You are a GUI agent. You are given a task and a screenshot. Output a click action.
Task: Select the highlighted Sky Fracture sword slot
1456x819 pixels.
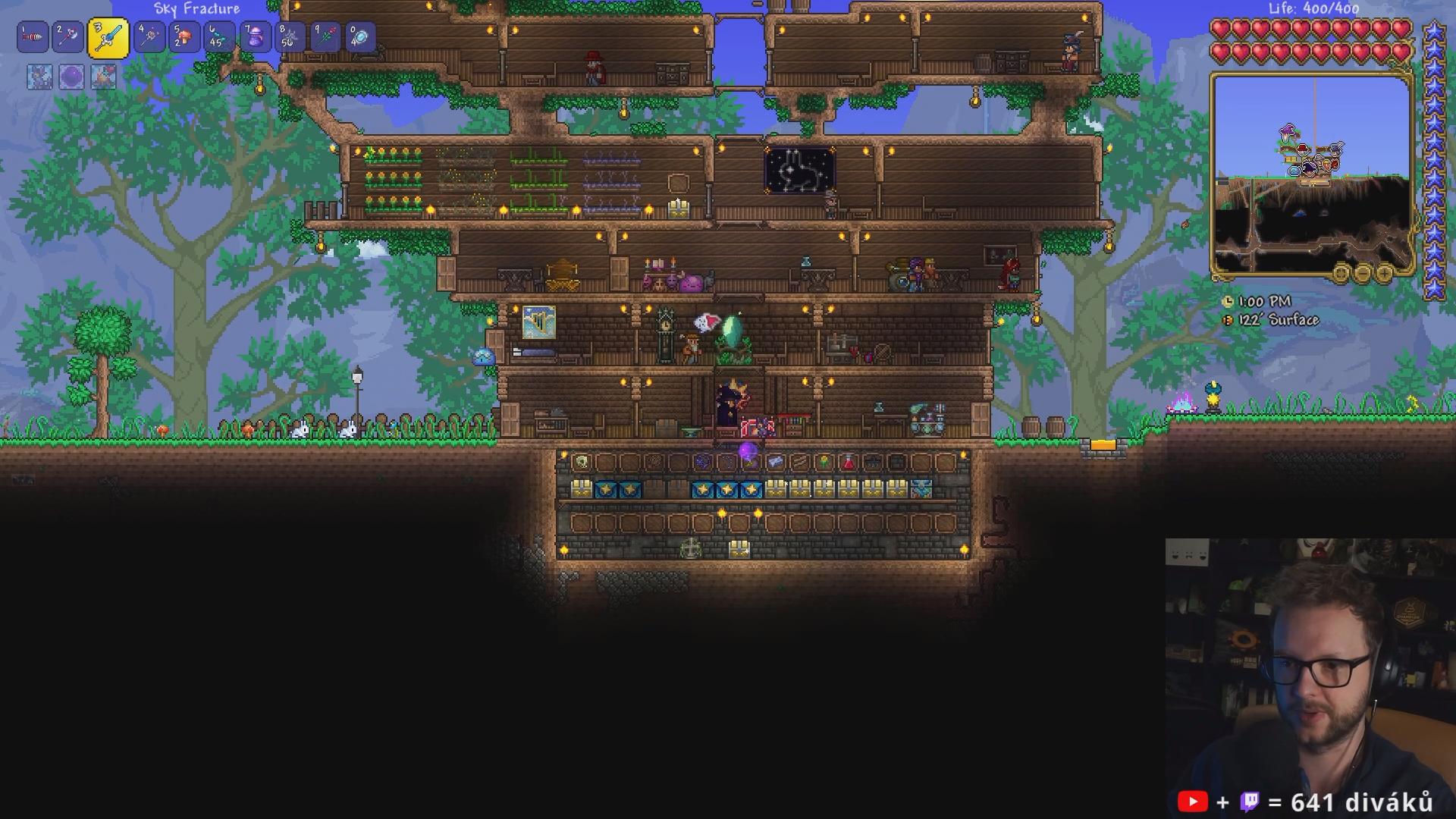point(108,38)
